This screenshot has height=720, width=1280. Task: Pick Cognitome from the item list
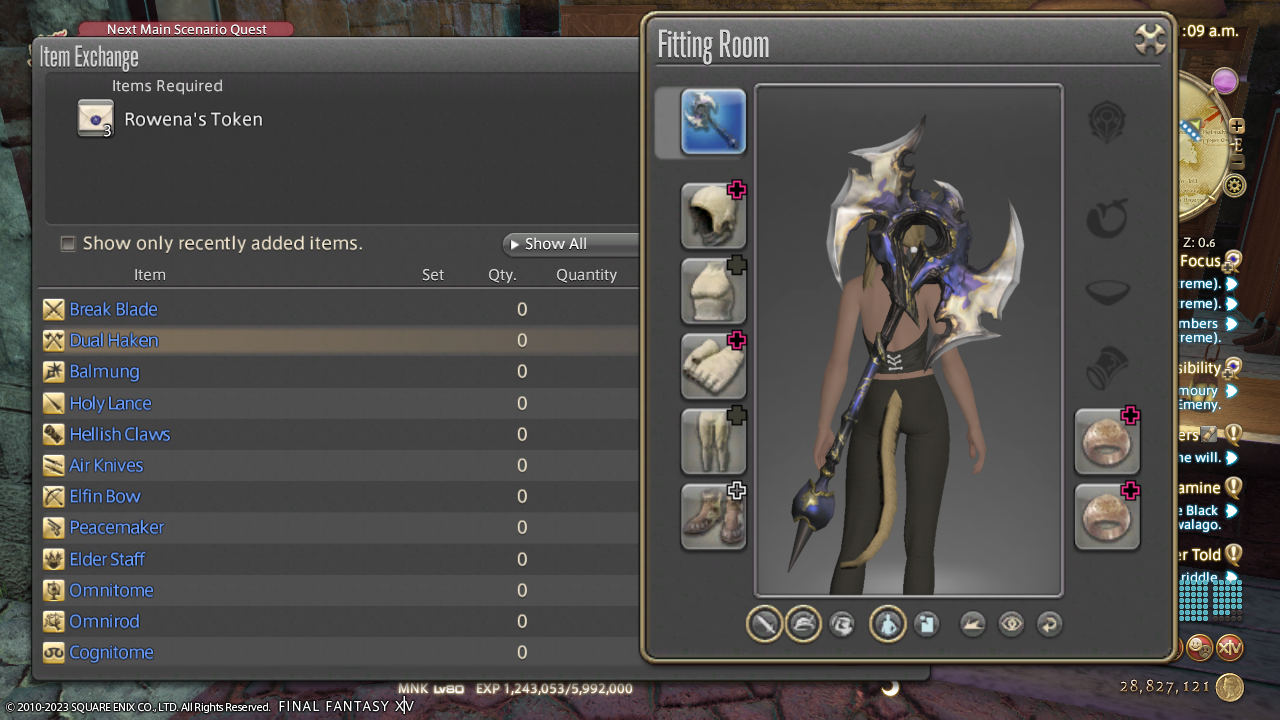click(111, 652)
